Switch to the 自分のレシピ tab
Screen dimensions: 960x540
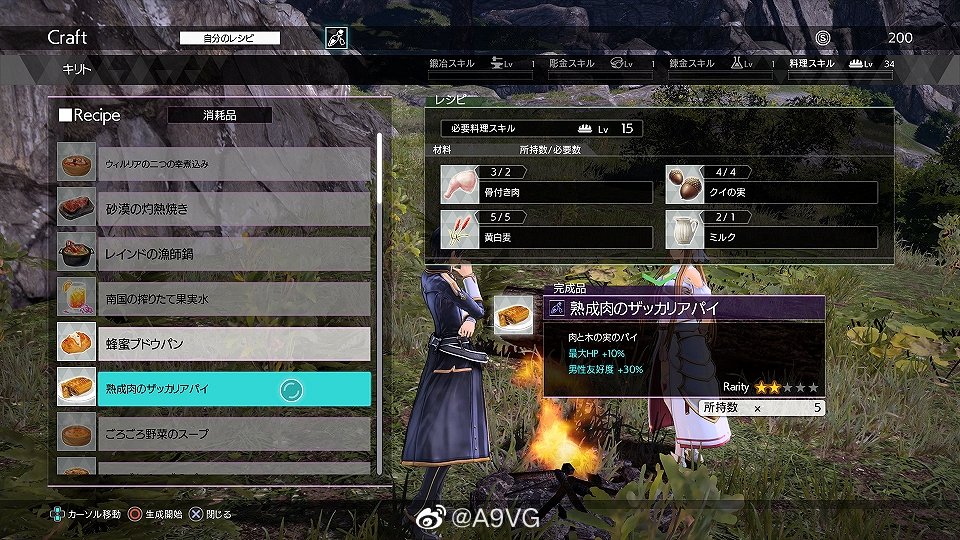point(230,38)
